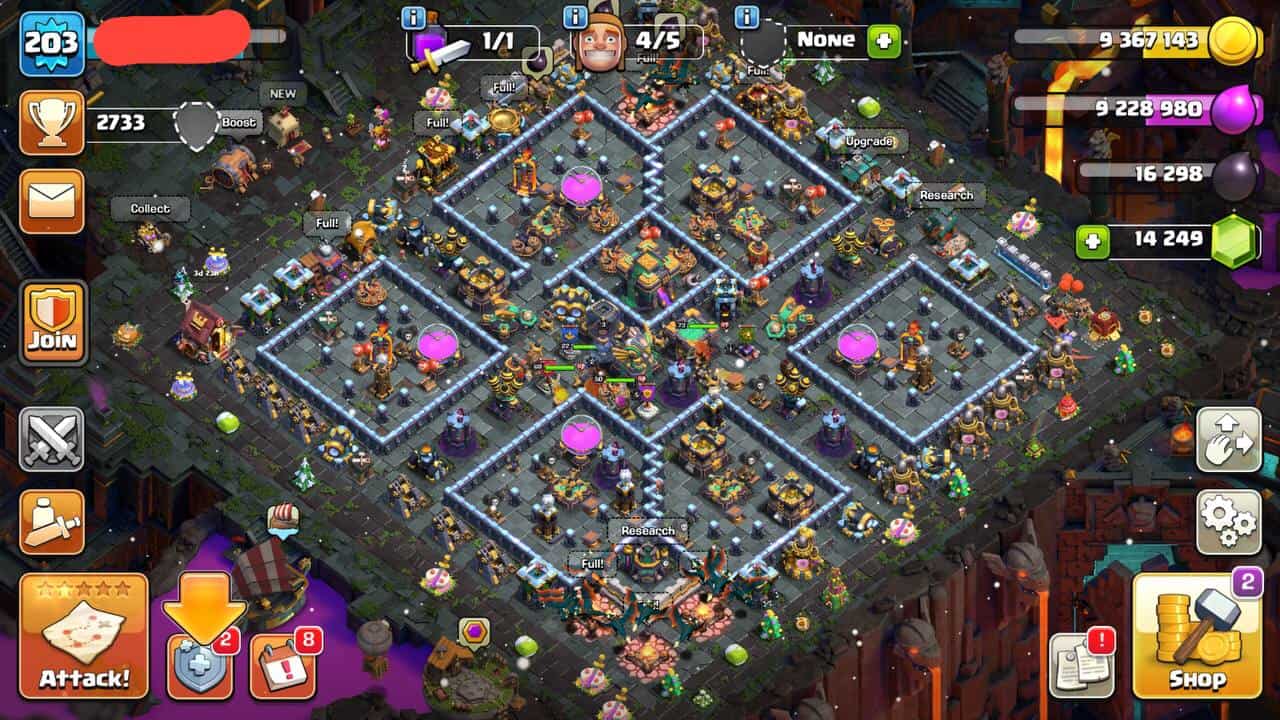1280x720 pixels.
Task: Open the crossed swords battle log
Action: (x=52, y=439)
